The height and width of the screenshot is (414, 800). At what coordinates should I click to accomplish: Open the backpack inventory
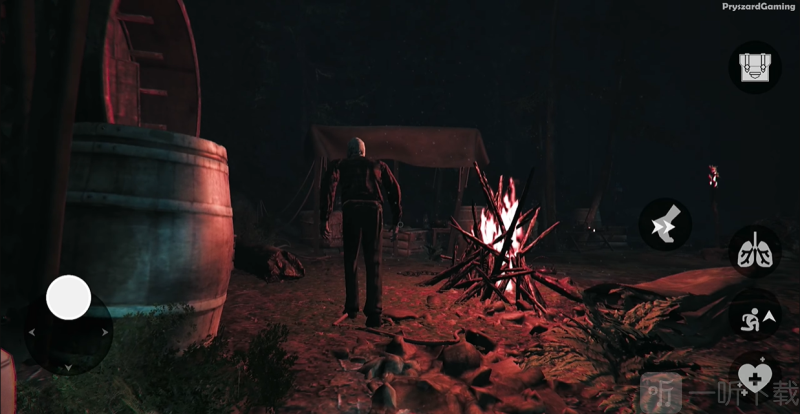click(x=755, y=67)
